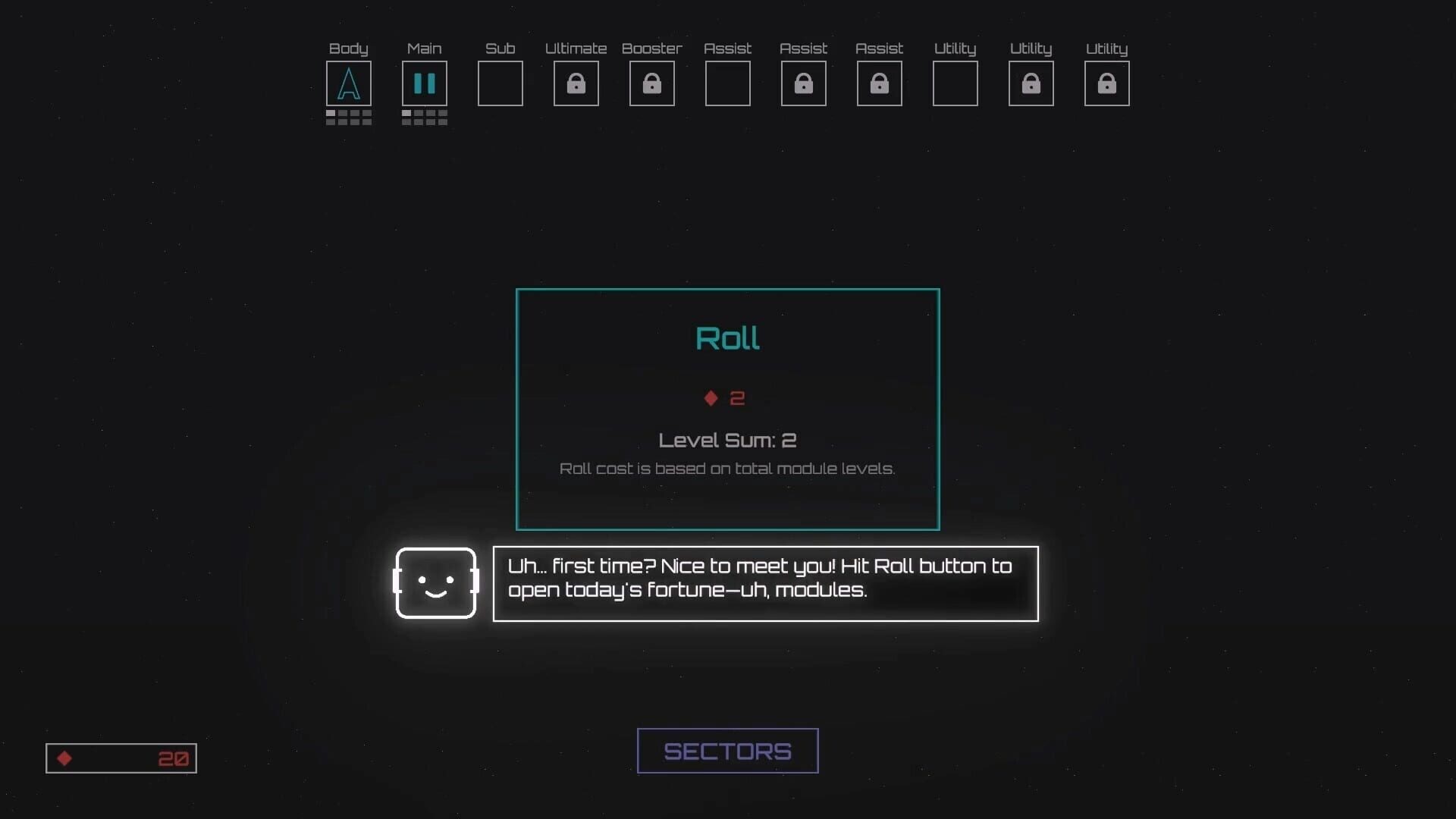Select the locked middle Utility module
This screenshot has height=819, width=1456.
coord(1031,83)
